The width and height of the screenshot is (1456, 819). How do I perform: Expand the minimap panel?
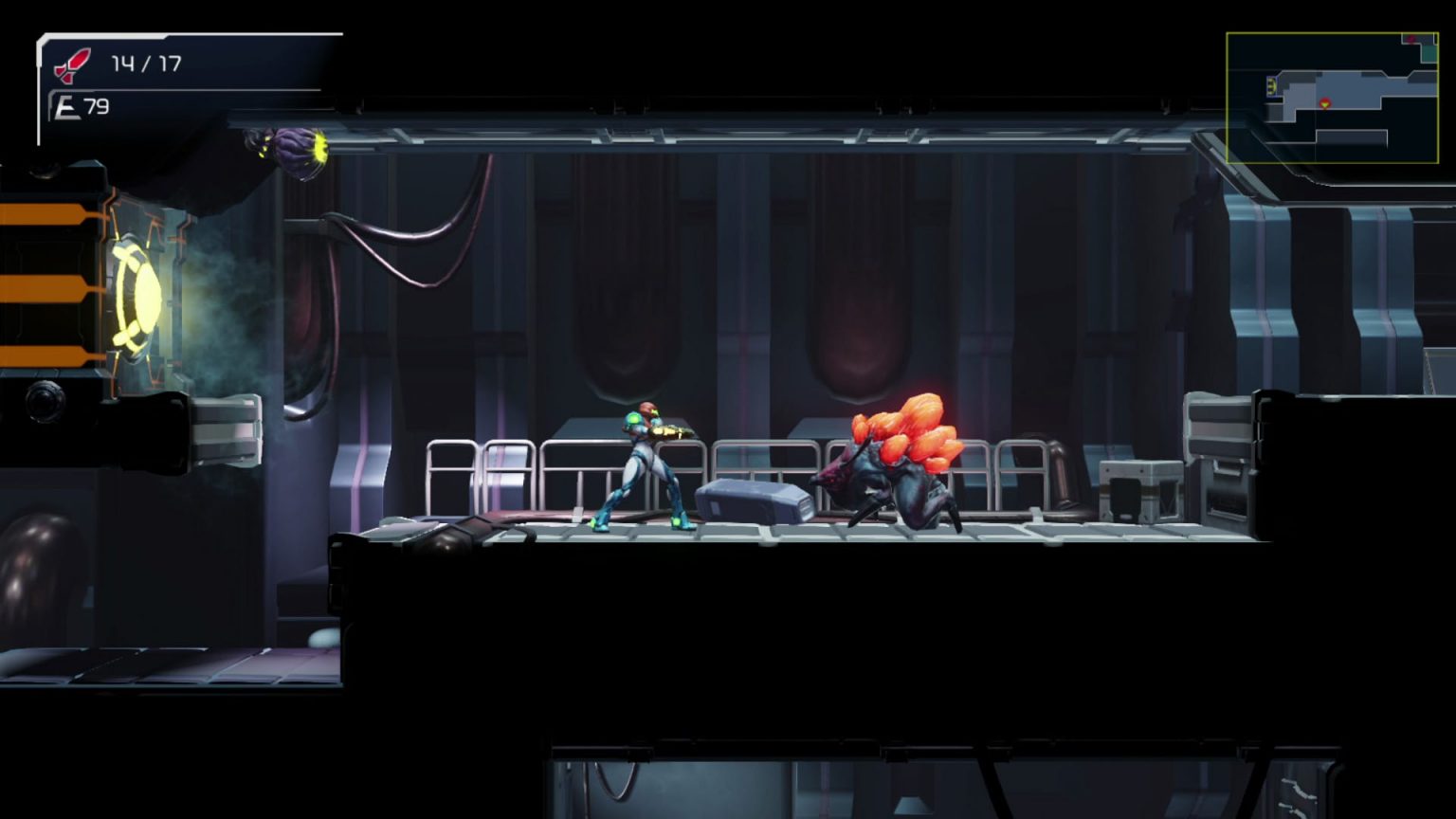(1331, 95)
